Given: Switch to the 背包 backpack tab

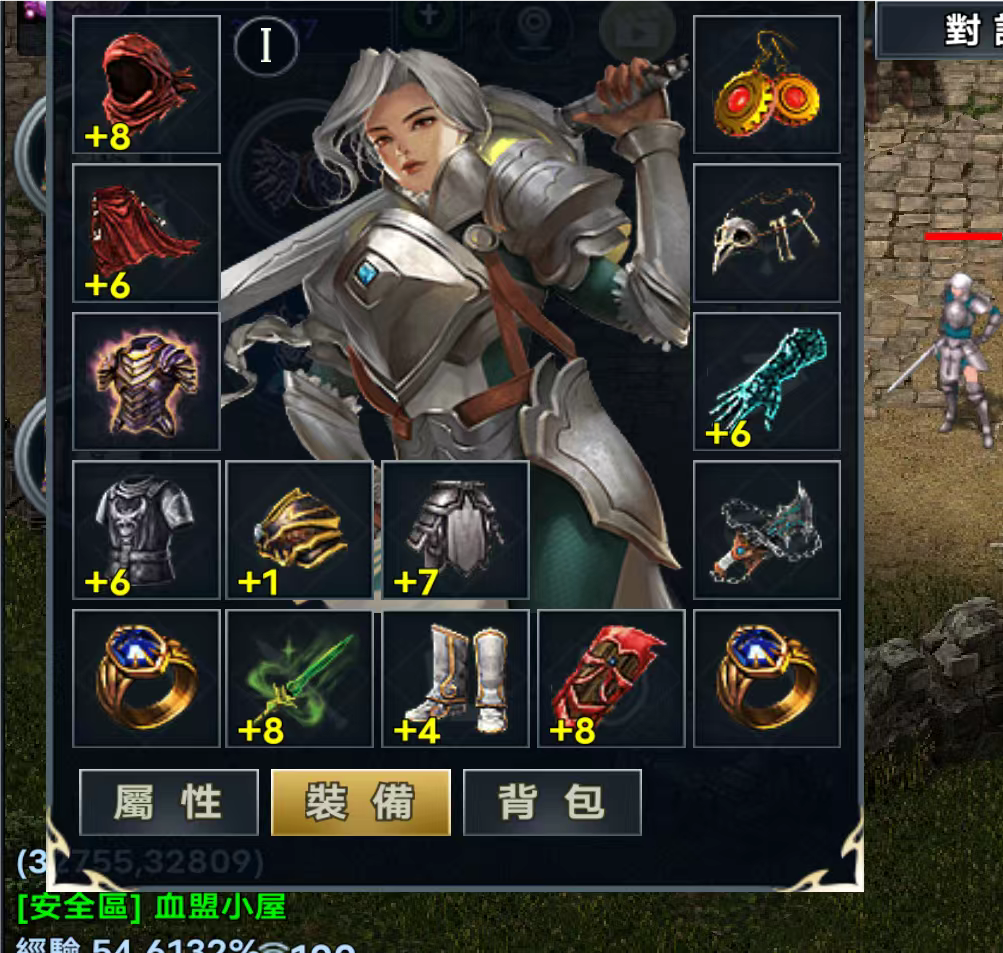Looking at the screenshot, I should [552, 802].
